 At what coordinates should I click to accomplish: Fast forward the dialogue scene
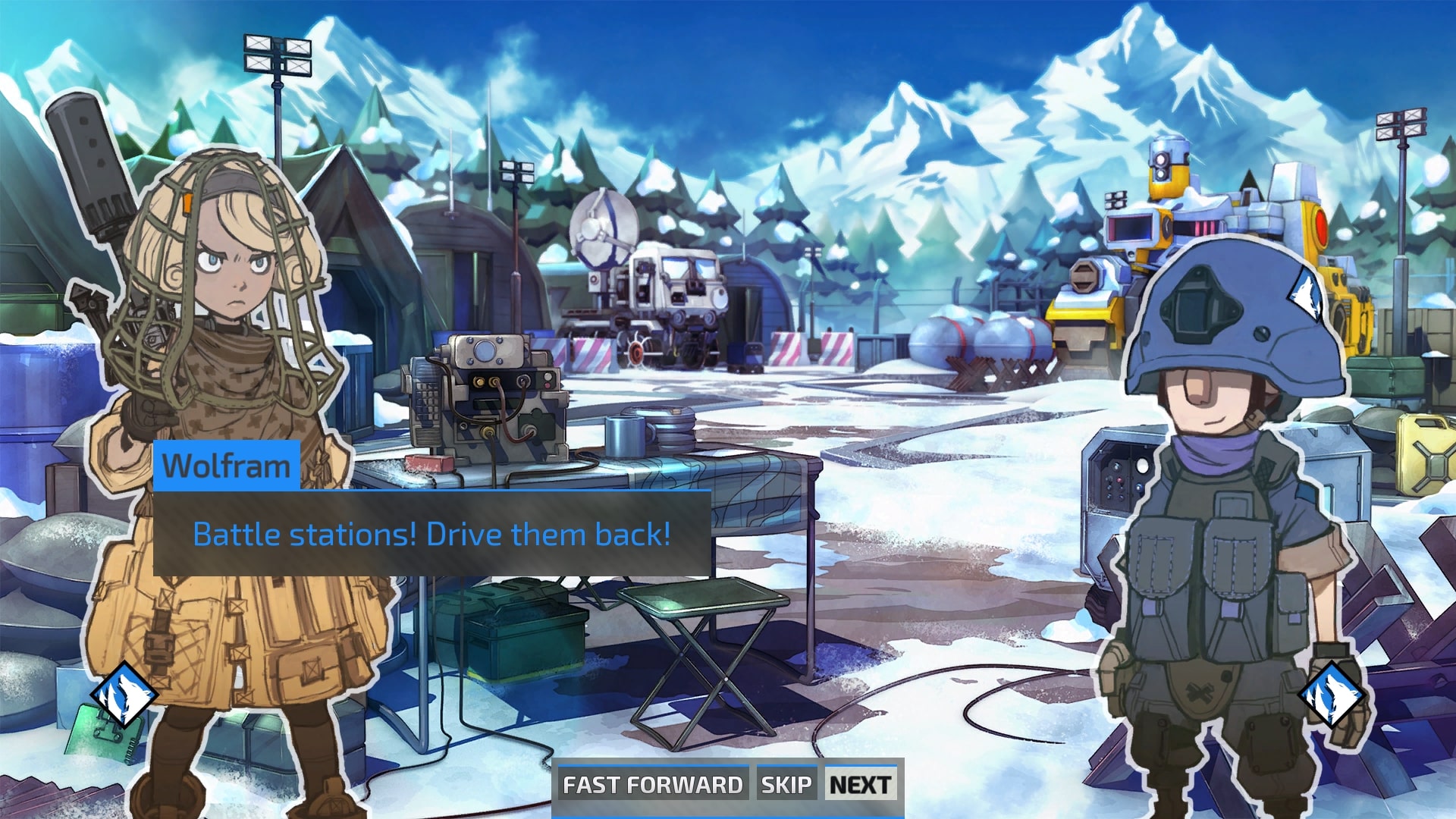(652, 784)
